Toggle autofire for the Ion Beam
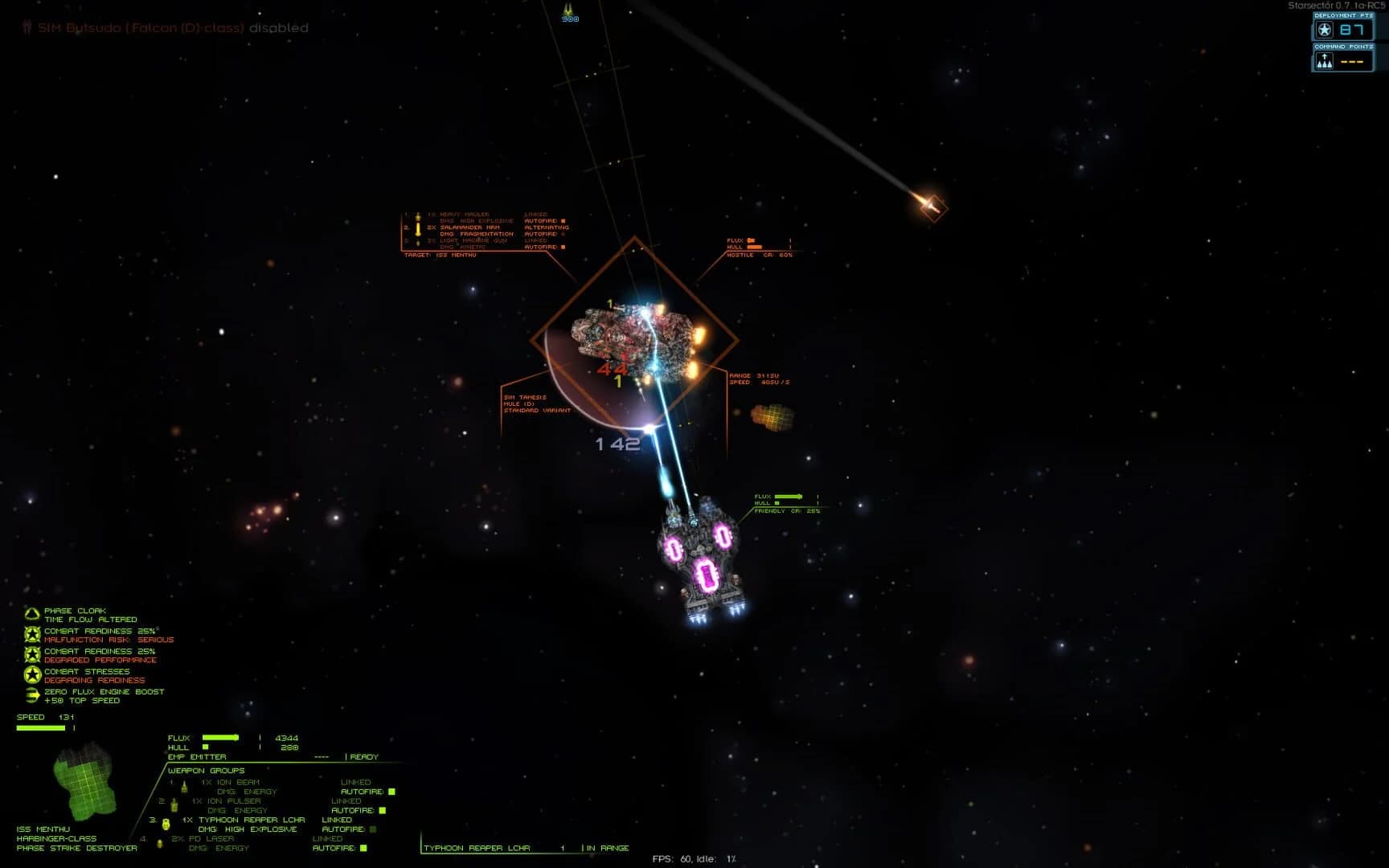The width and height of the screenshot is (1389, 868). [x=392, y=792]
